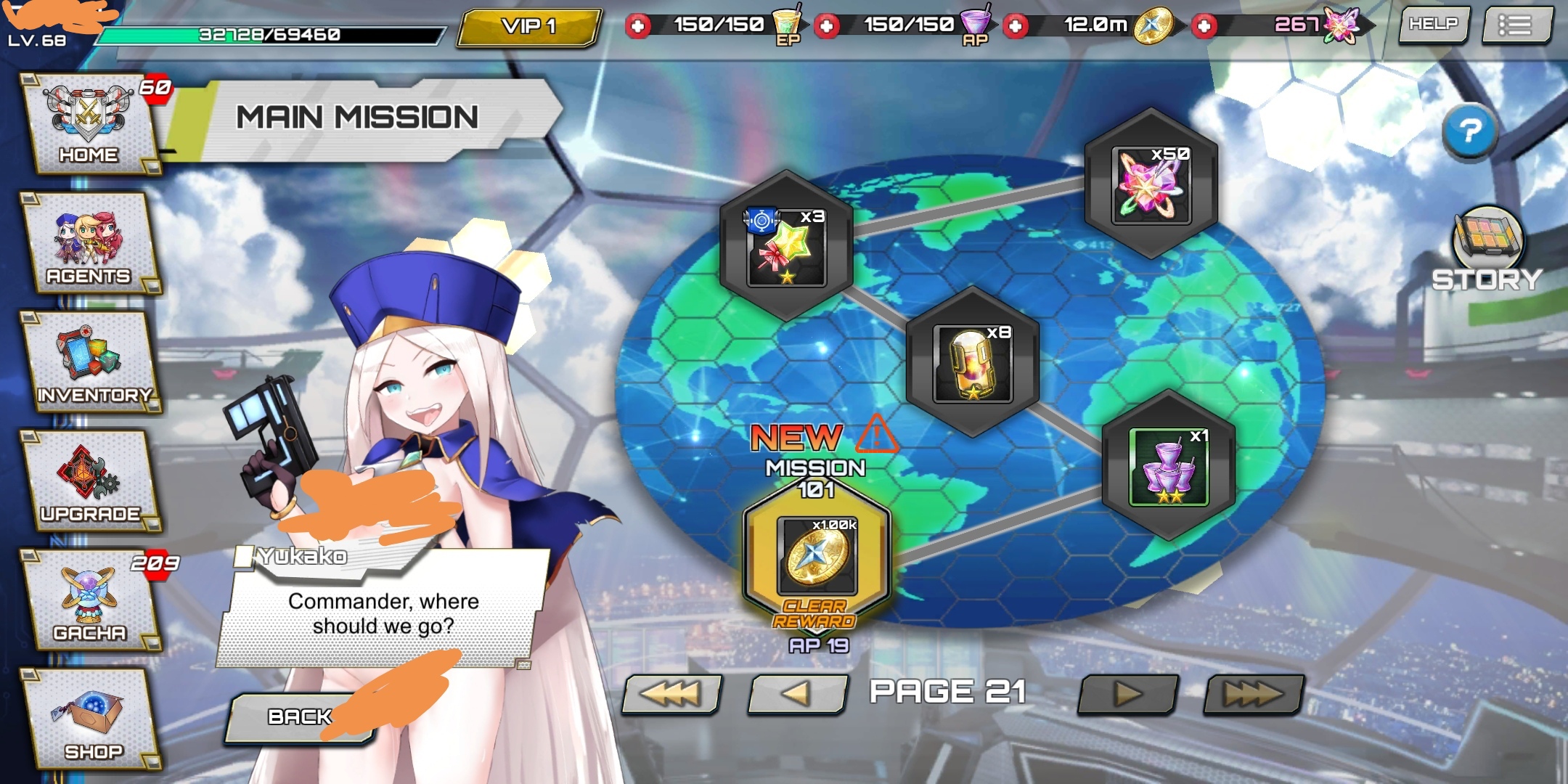Select the mission node with x50 crystal reward

pos(1151,184)
